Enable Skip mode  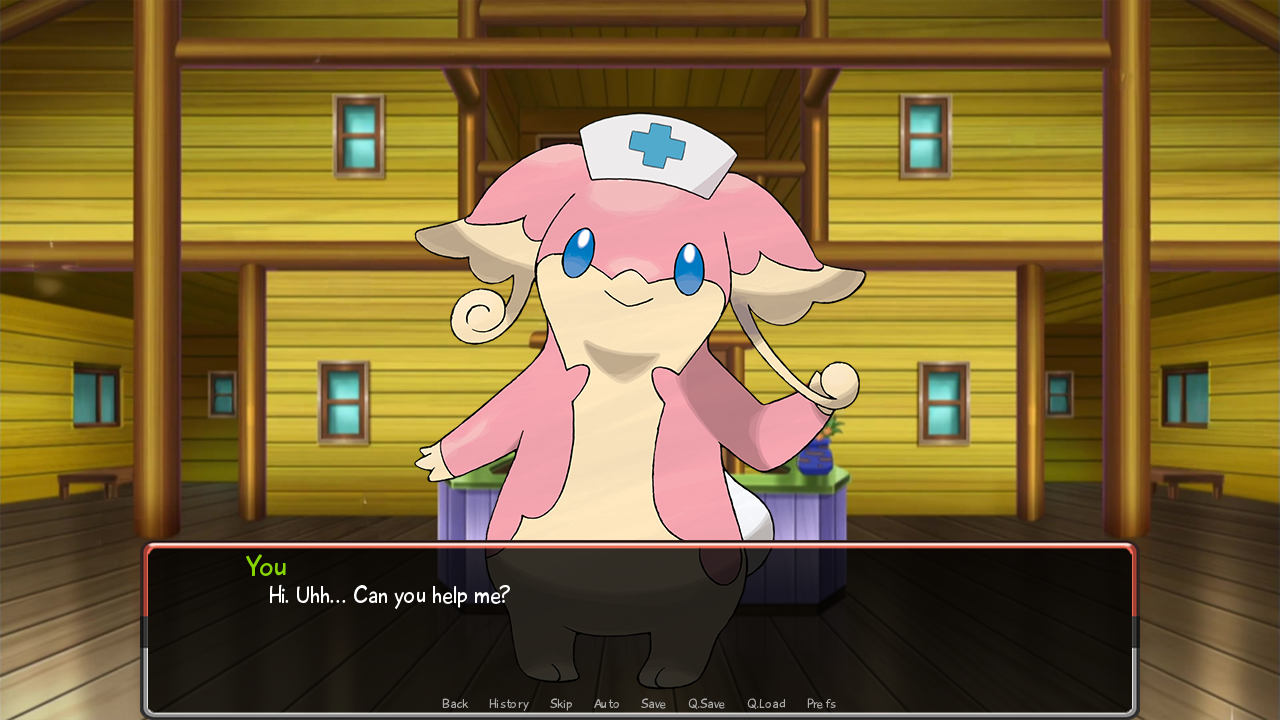561,703
